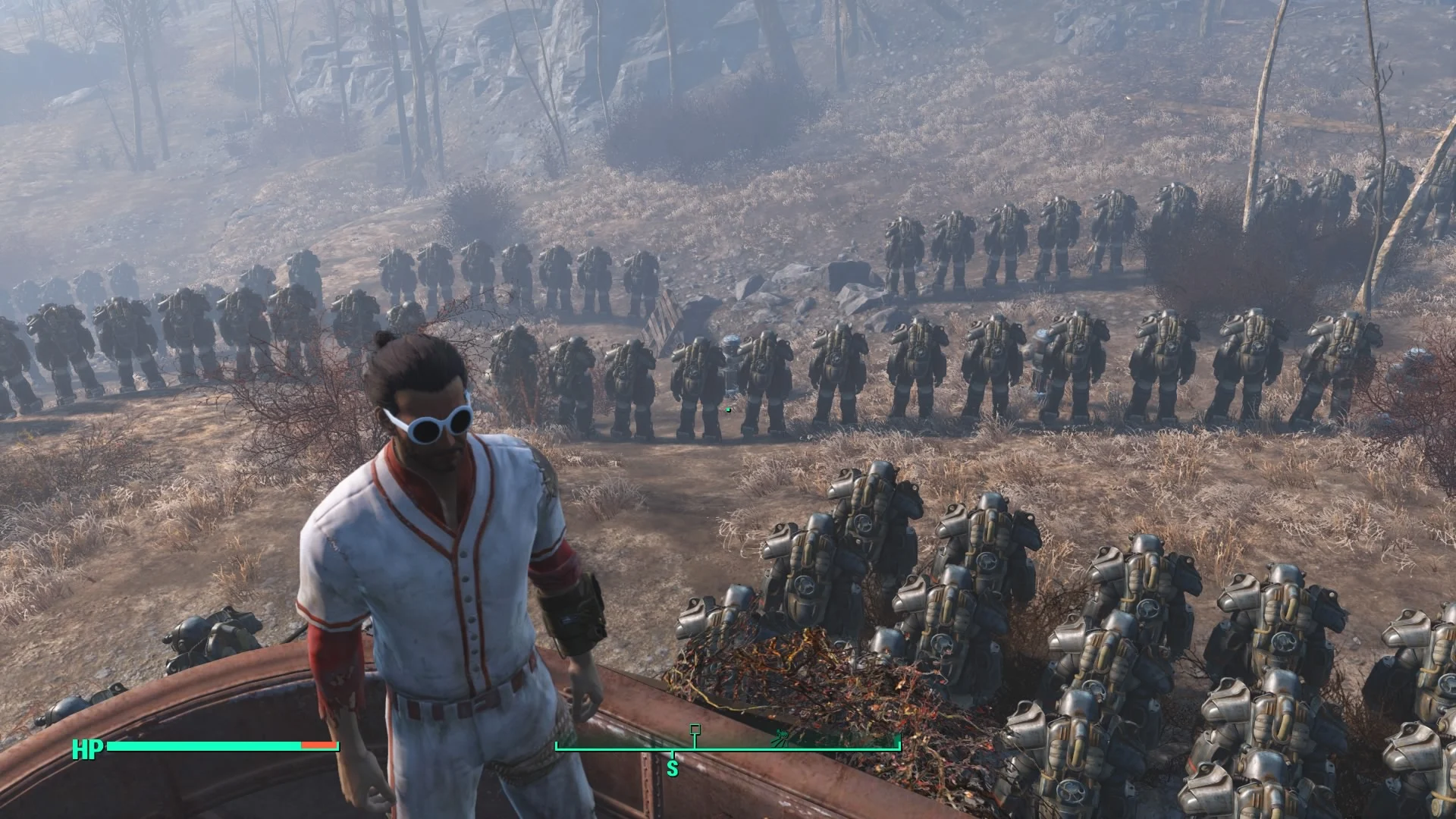Click the quest objective marker above the compass
Image resolution: width=1456 pixels, height=819 pixels.
click(695, 729)
